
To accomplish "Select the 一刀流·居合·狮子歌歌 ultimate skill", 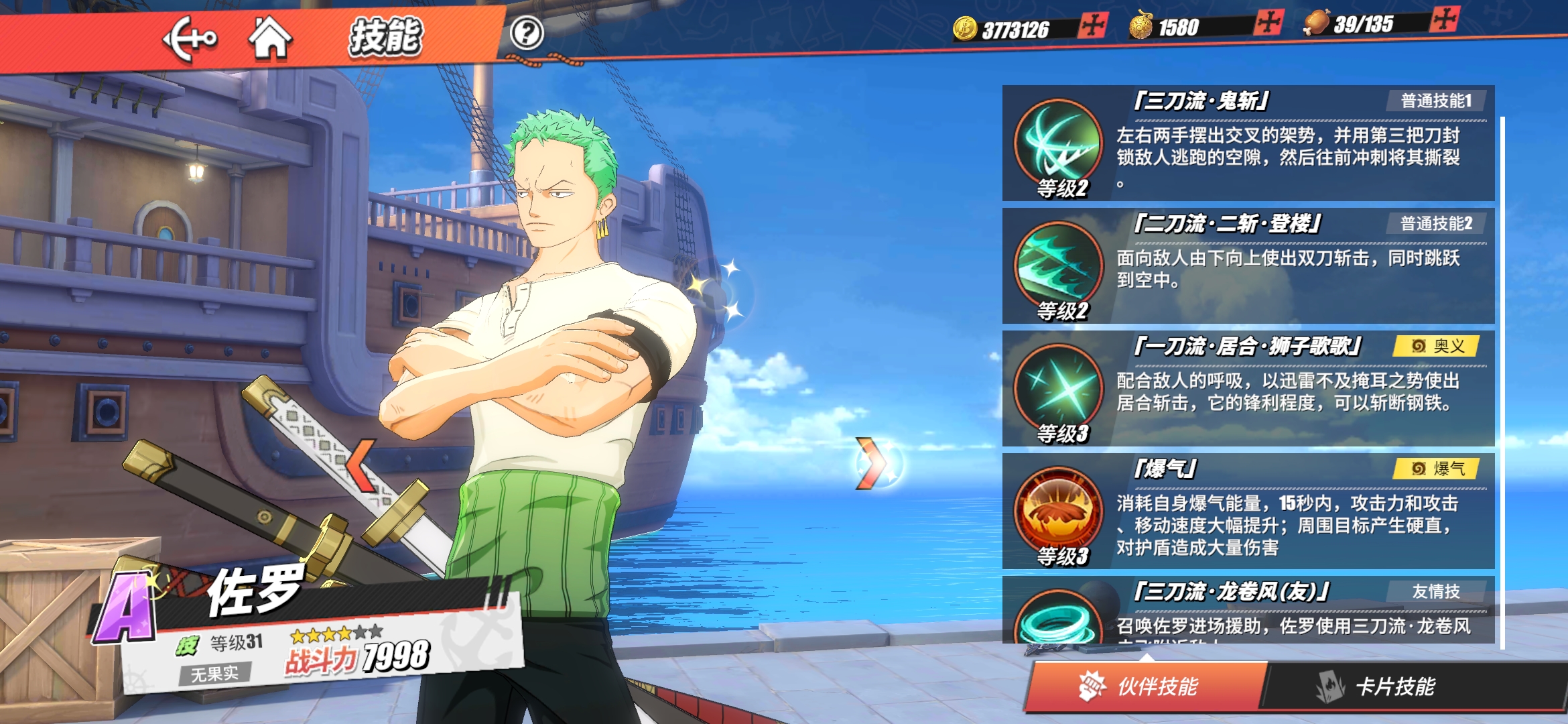I will [x=1248, y=389].
